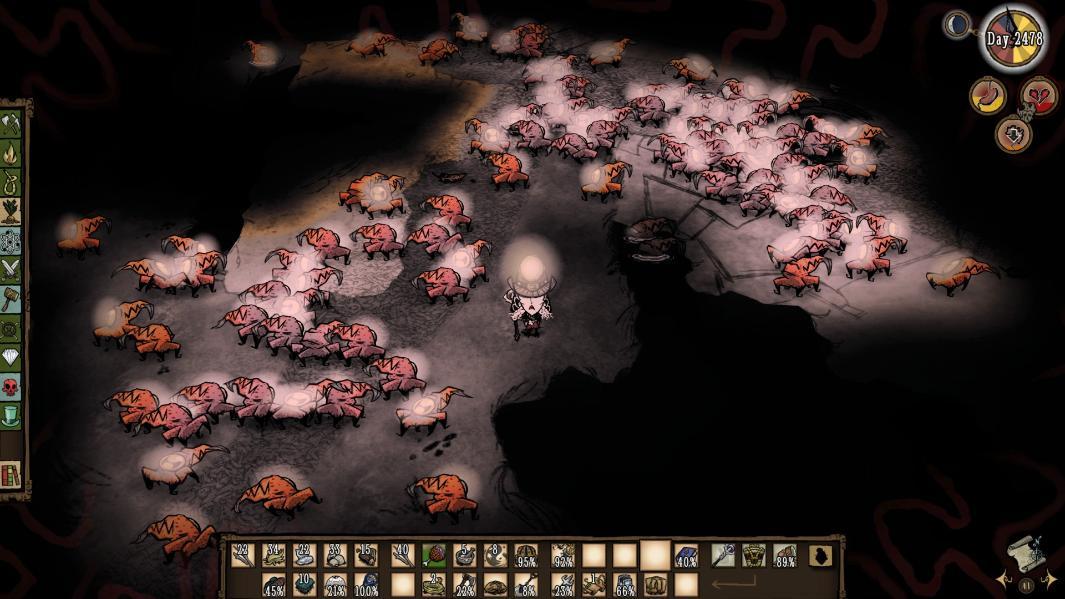The height and width of the screenshot is (599, 1065).
Task: Select the red meat item in inventory
Action: click(433, 555)
